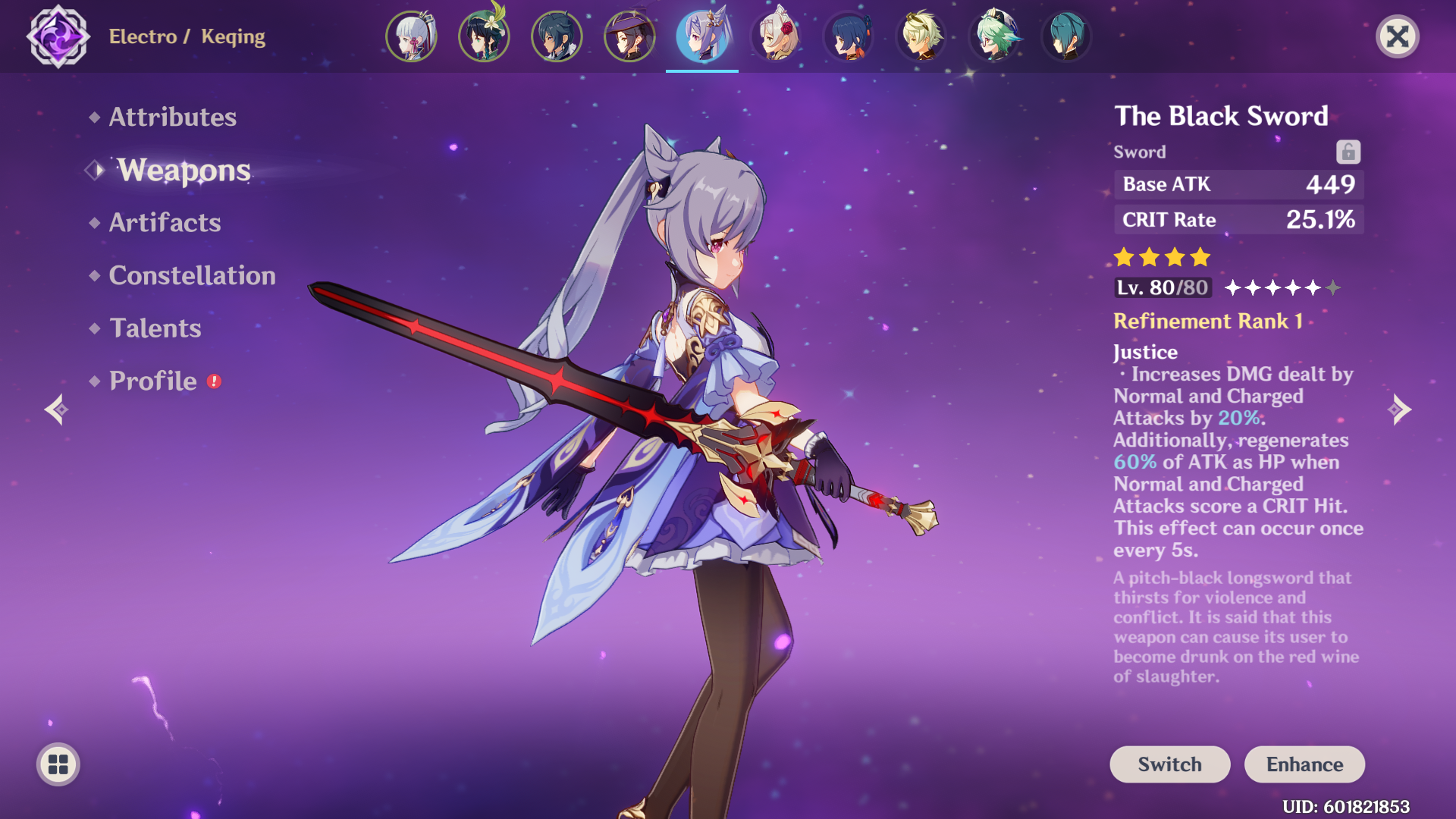Close the character screen
Viewport: 1456px width, 819px height.
pos(1397,36)
